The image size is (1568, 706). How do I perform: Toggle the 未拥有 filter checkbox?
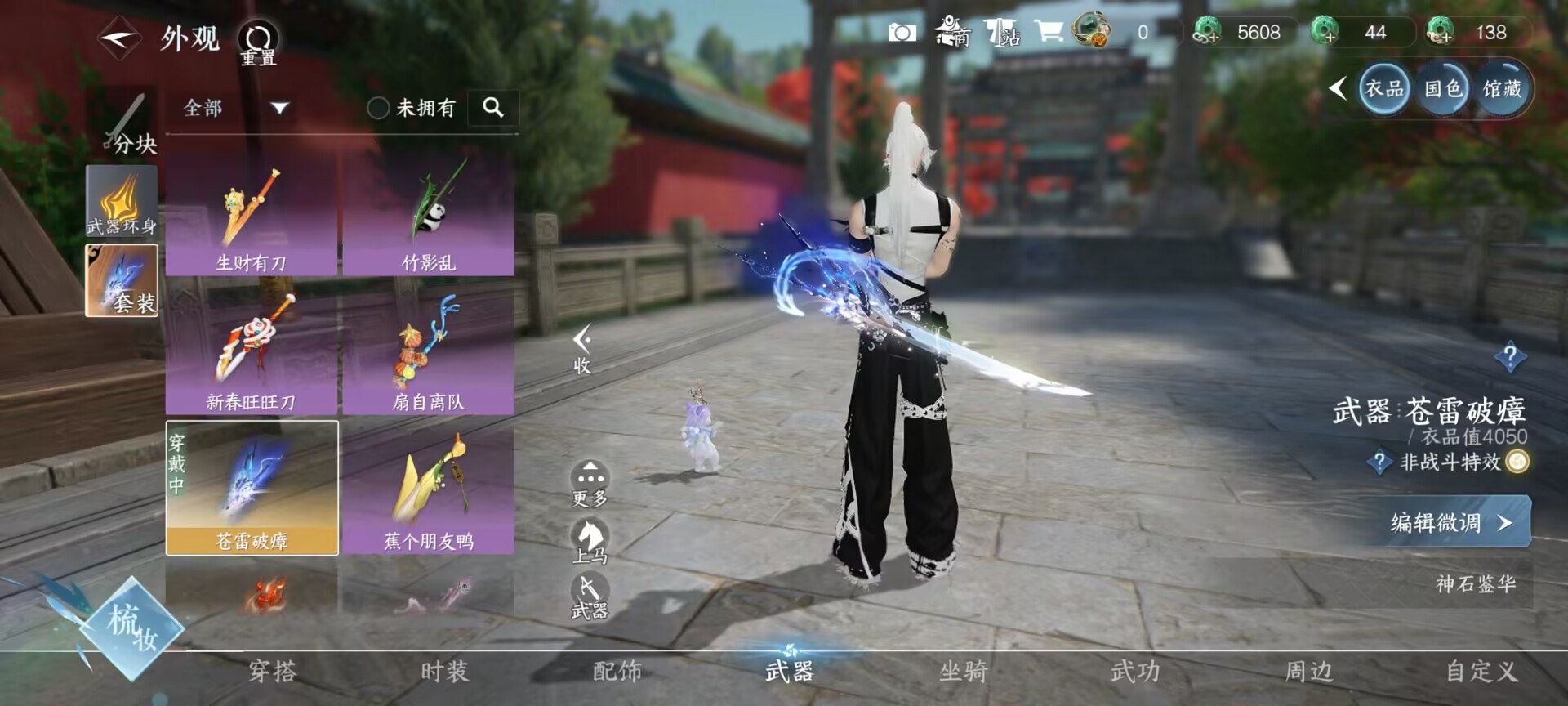click(x=377, y=108)
